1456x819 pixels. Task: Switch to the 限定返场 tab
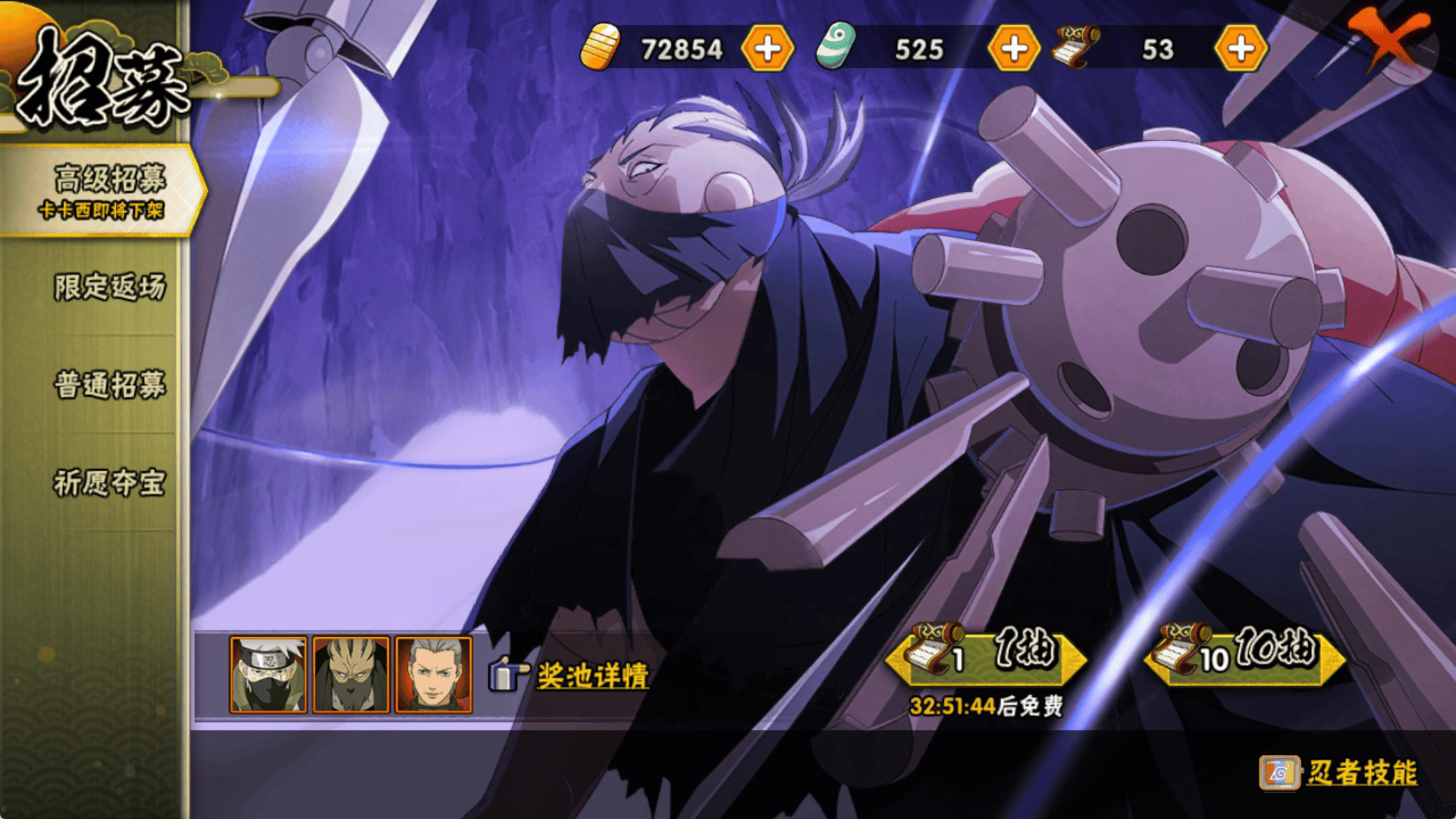(108, 287)
